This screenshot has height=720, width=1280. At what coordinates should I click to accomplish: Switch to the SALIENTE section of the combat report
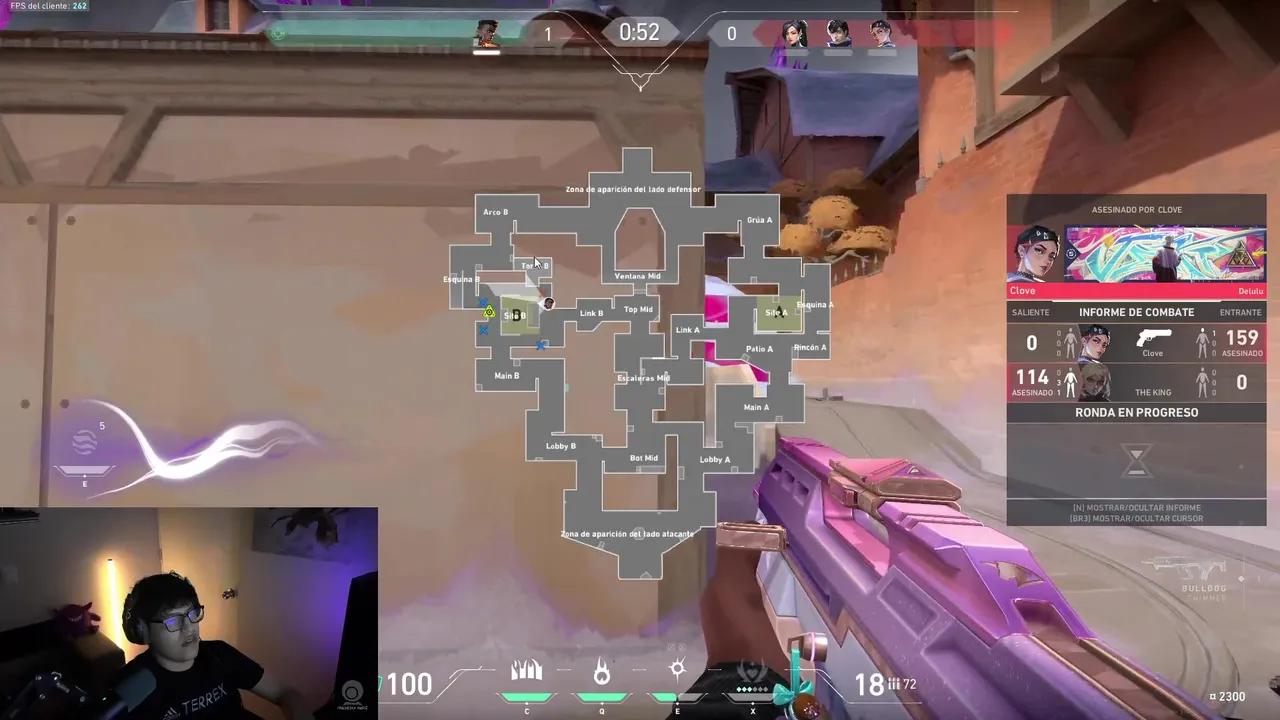pyautogui.click(x=1031, y=312)
